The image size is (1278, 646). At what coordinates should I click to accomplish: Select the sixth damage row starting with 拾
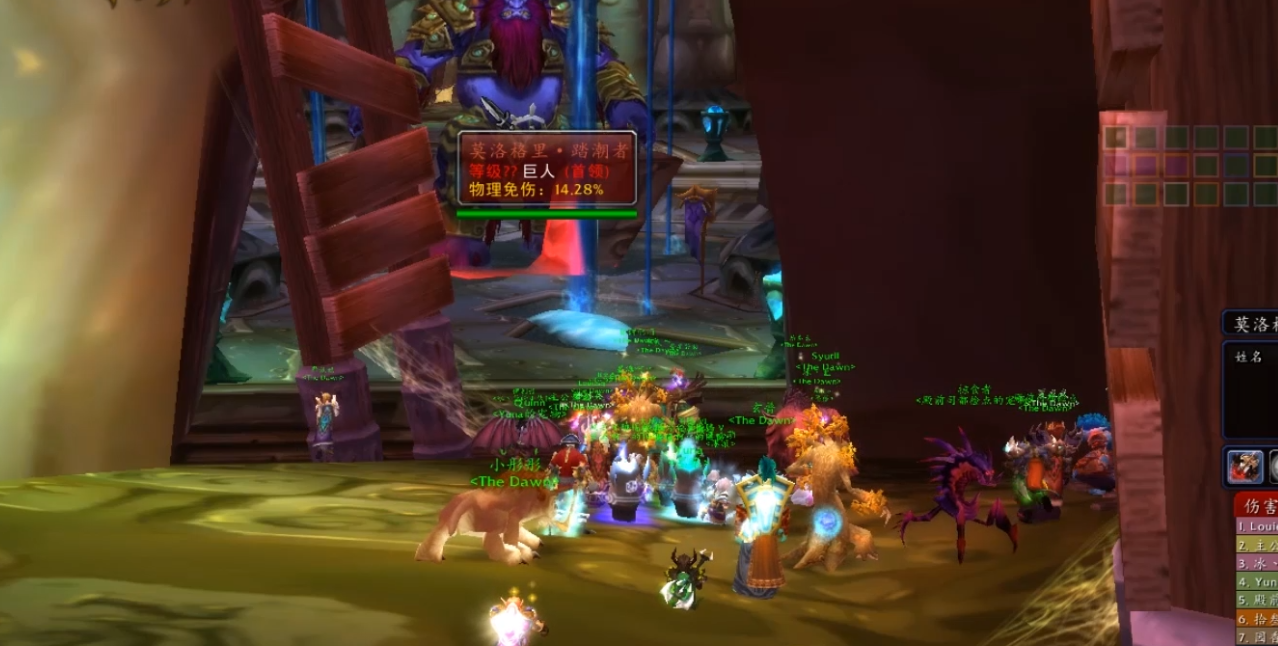click(1257, 617)
